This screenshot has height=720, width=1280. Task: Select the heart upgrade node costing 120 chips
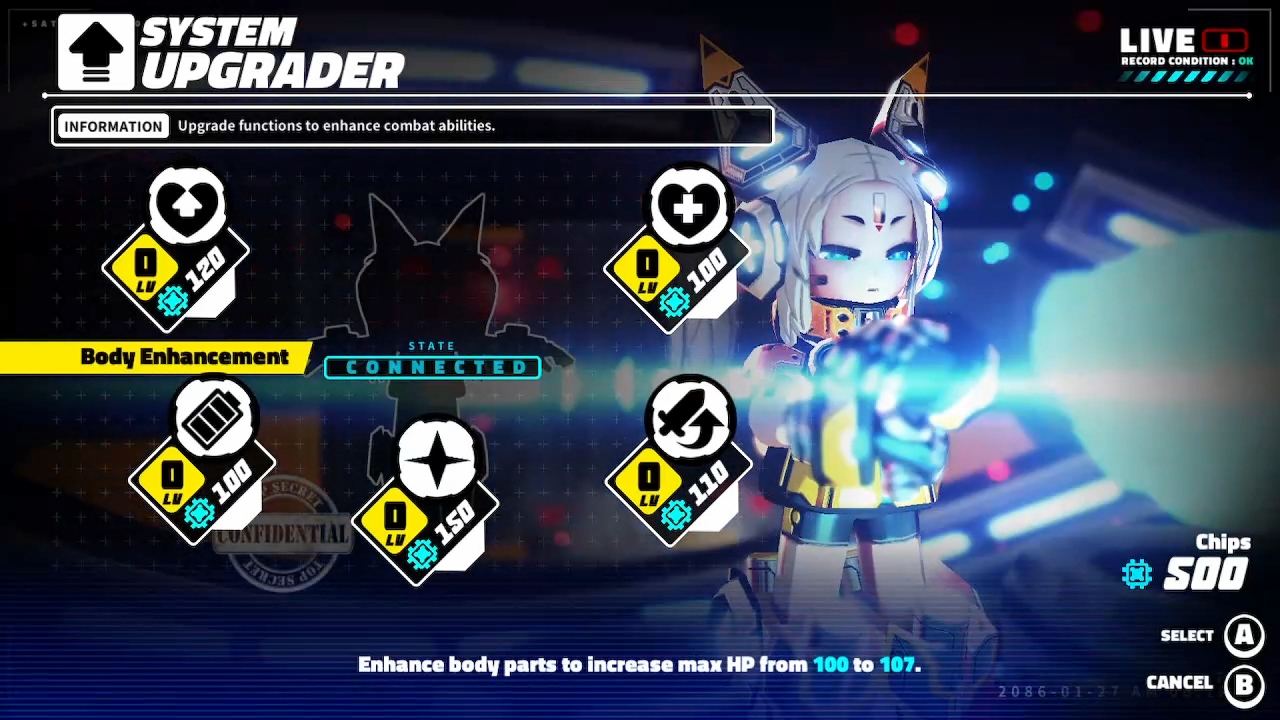[x=186, y=205]
